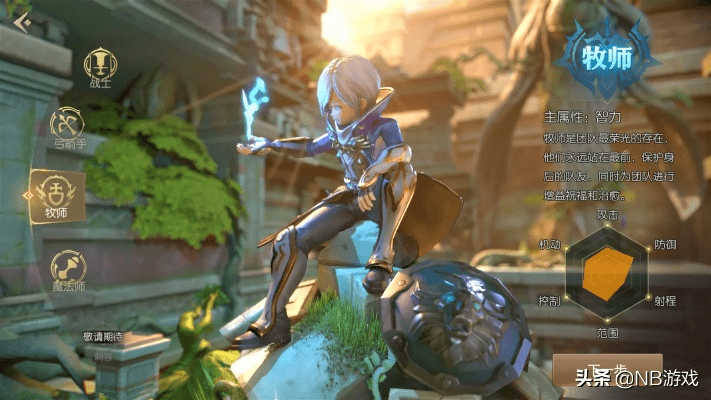
Task: Choose the 弓箭手 archer class
Action: (x=69, y=128)
